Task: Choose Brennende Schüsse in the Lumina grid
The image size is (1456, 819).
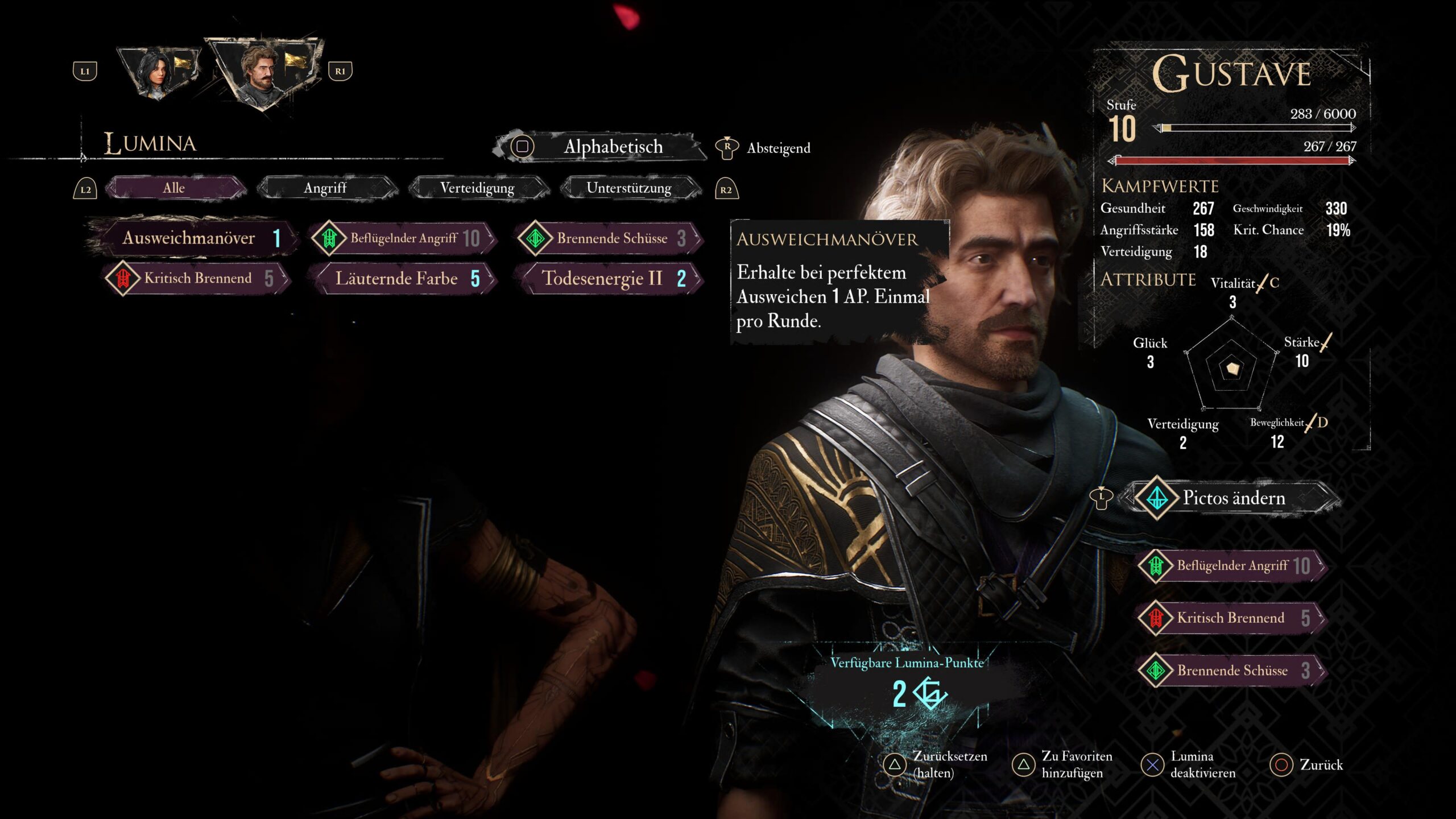Action: (611, 238)
